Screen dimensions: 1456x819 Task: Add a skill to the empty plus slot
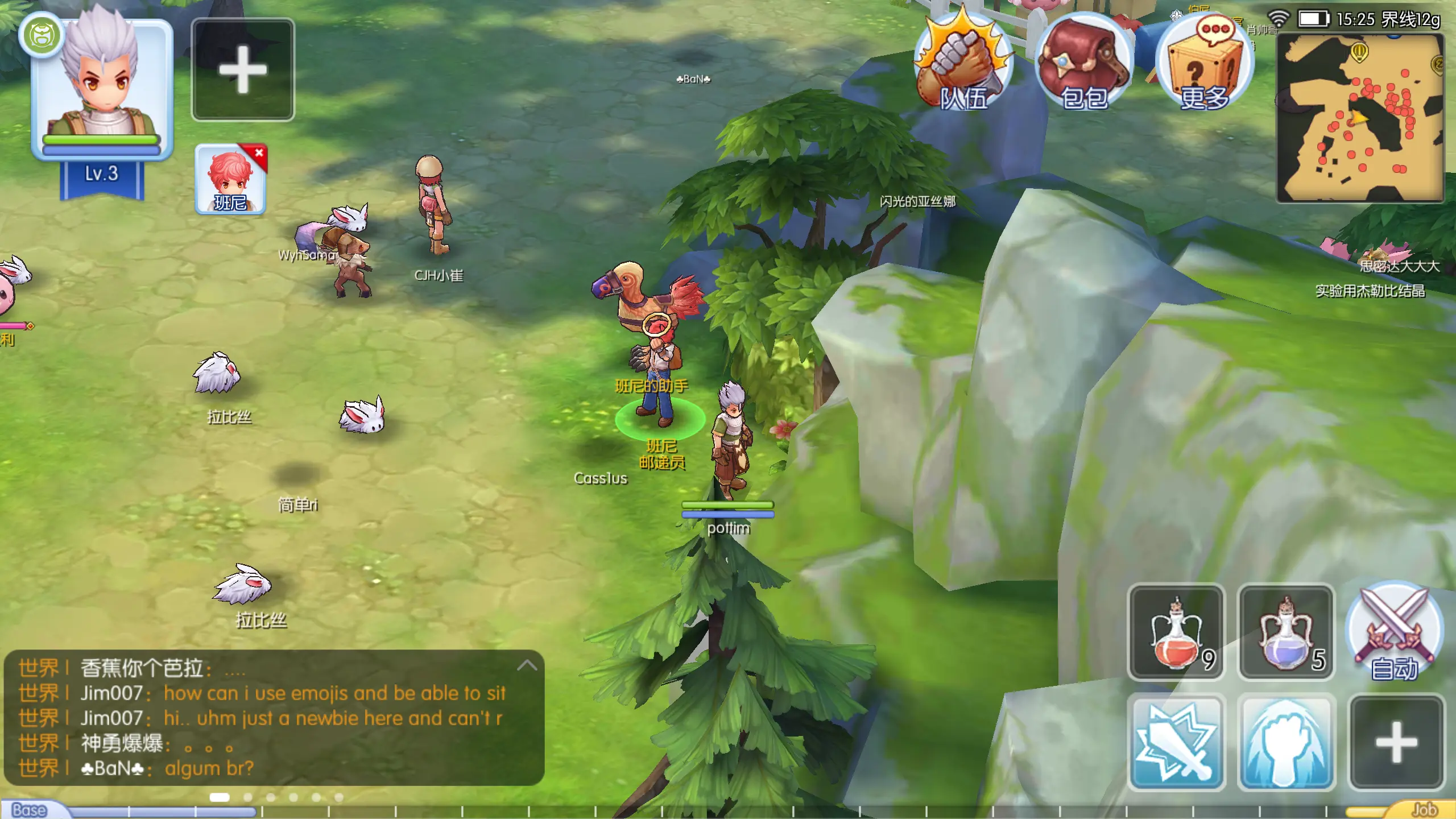(x=1396, y=742)
